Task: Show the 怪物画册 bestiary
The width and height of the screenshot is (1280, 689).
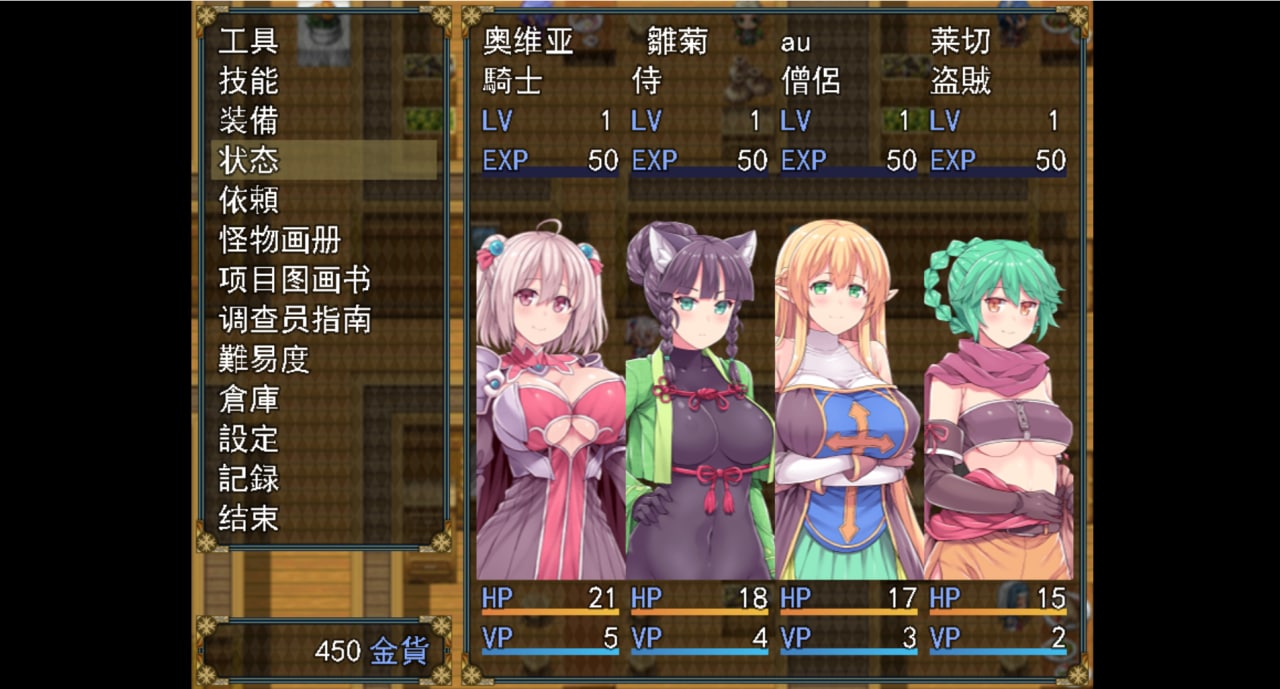Action: [280, 240]
